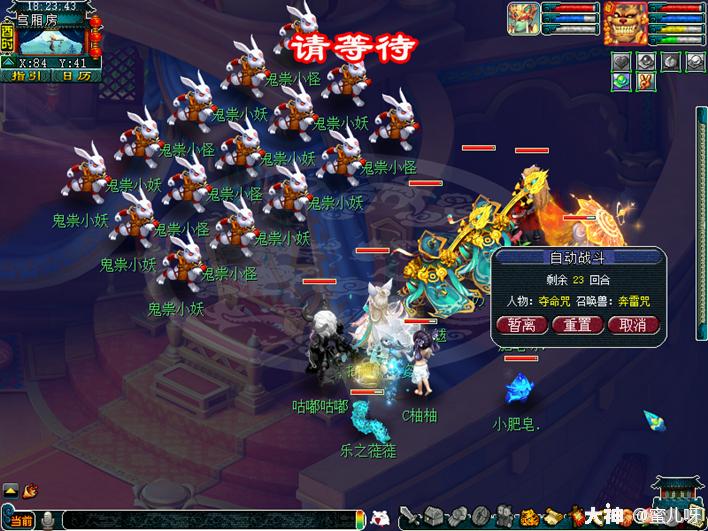This screenshot has width=708, height=531.
Task: Click the sword icon in bottom toolbar
Action: [x=409, y=518]
